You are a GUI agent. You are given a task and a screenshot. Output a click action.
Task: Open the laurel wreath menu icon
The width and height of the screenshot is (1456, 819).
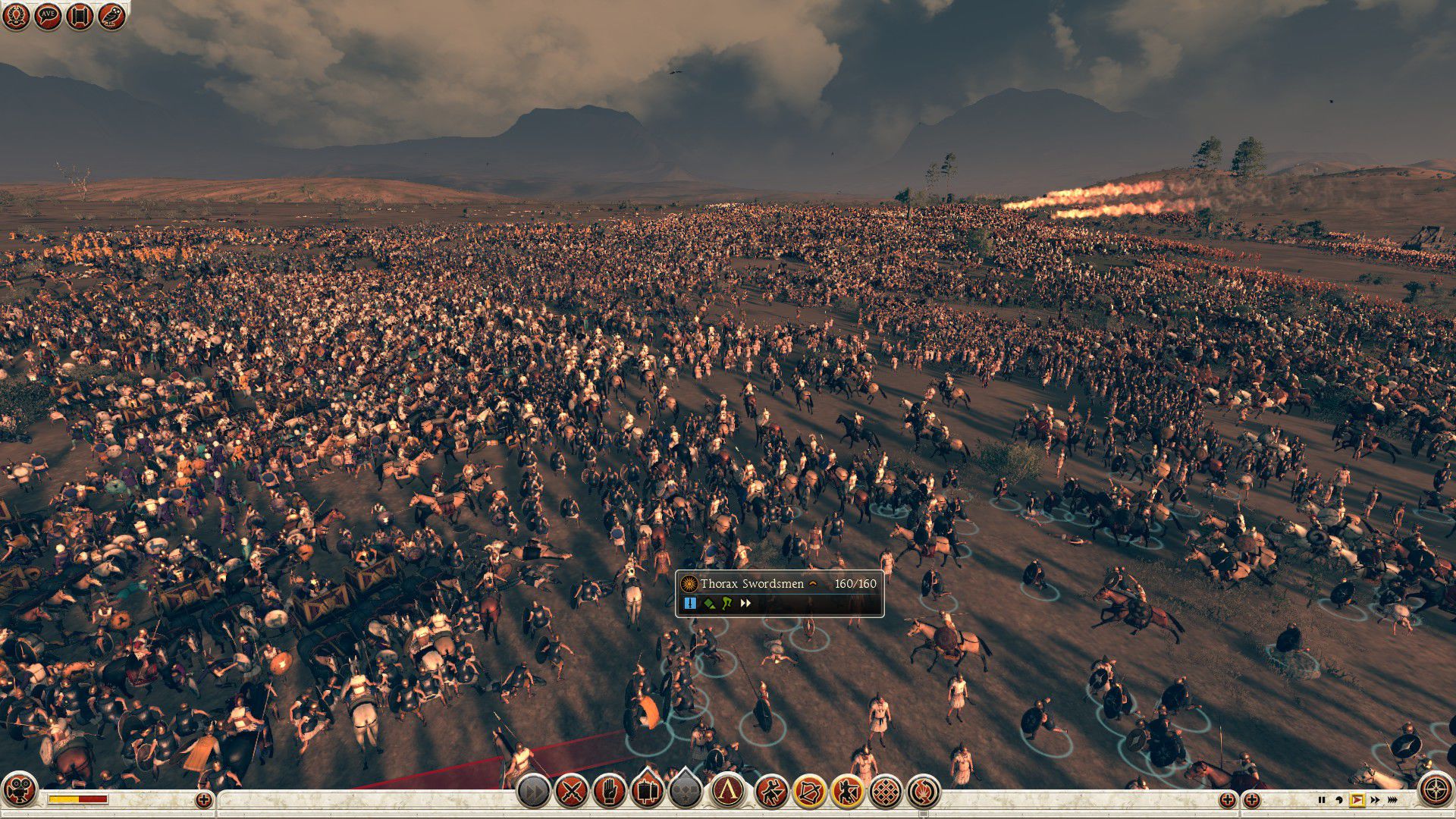pos(16,15)
